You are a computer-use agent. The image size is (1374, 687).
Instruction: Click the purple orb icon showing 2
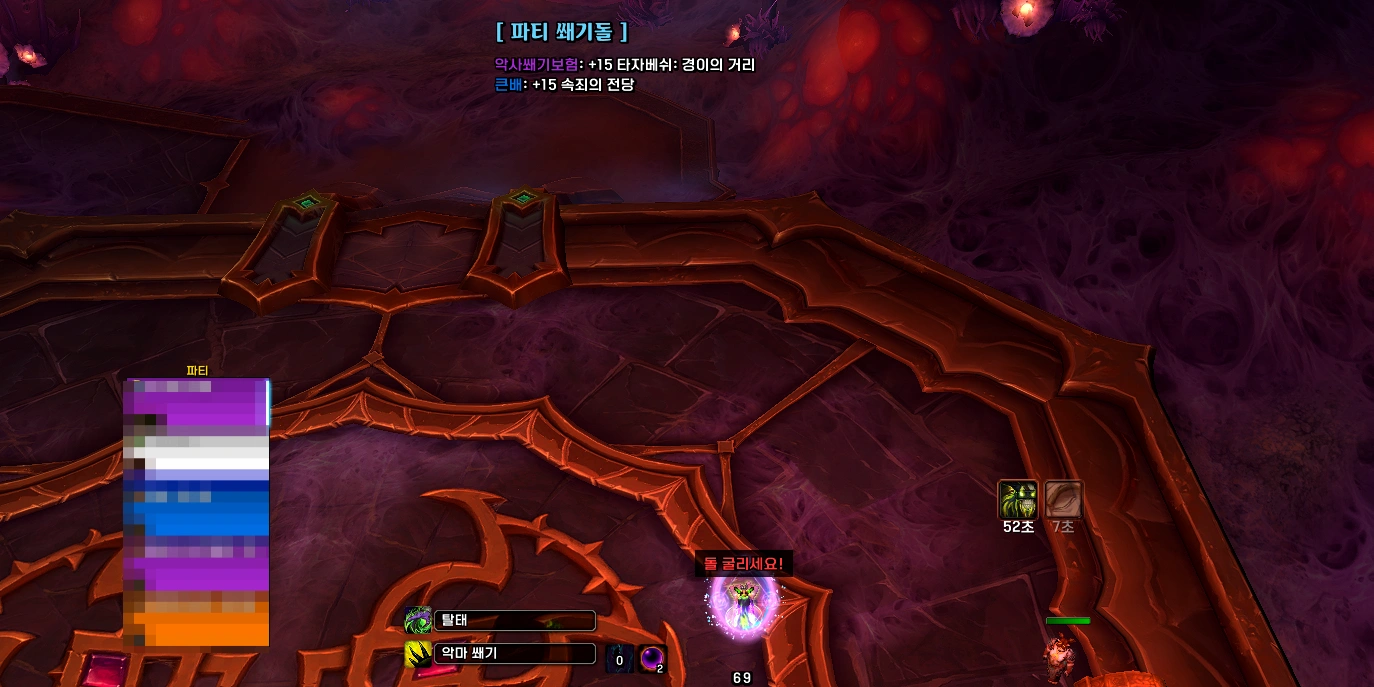tap(652, 659)
